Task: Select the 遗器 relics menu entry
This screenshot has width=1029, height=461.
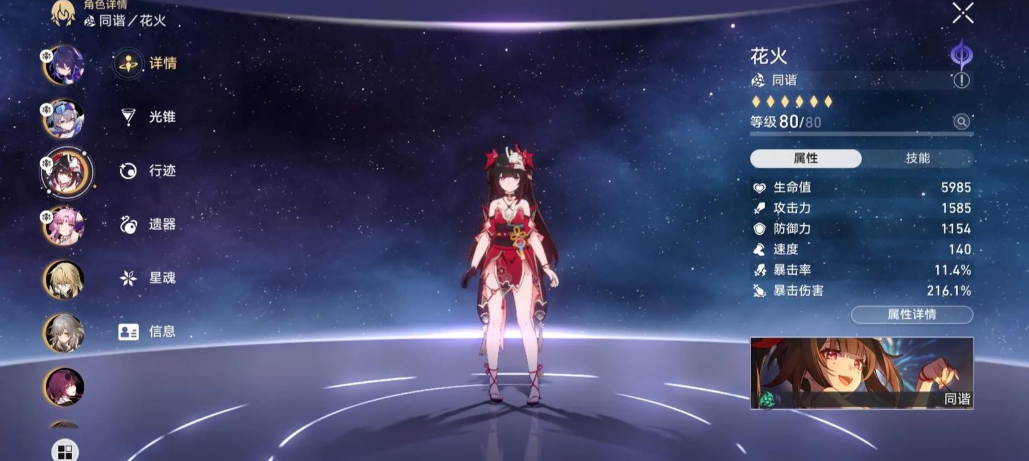Action: 146,224
